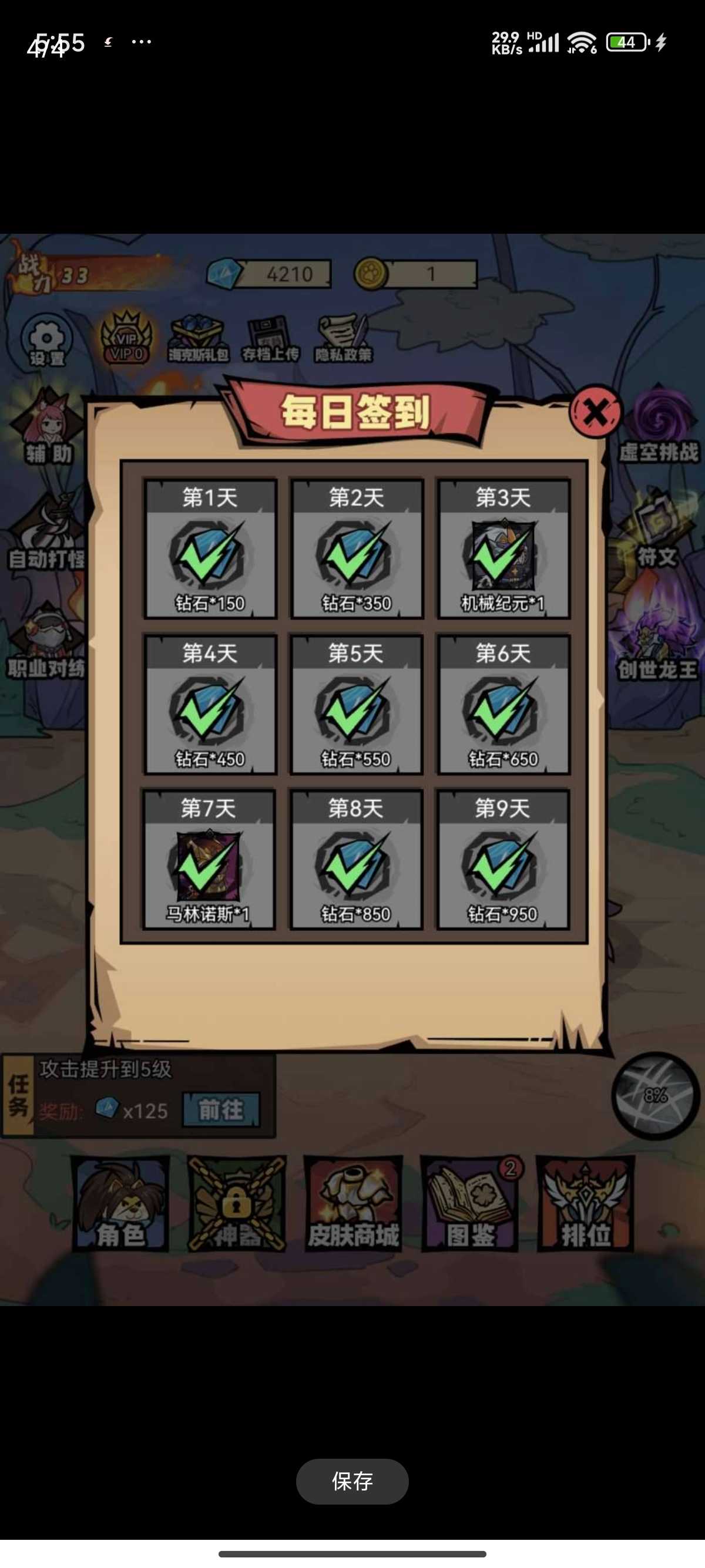The image size is (705, 1568).
Task: Open the 辅助 helper menu
Action: click(48, 429)
